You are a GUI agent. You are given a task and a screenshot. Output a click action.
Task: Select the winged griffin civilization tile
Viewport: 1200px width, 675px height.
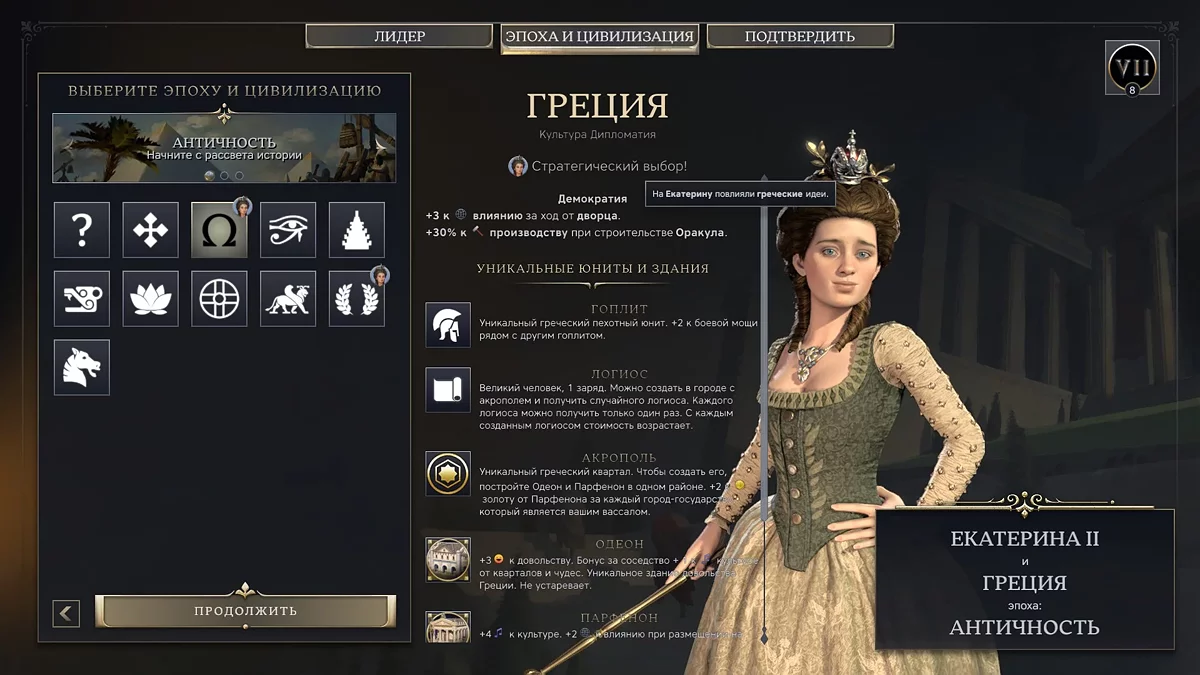tap(288, 298)
